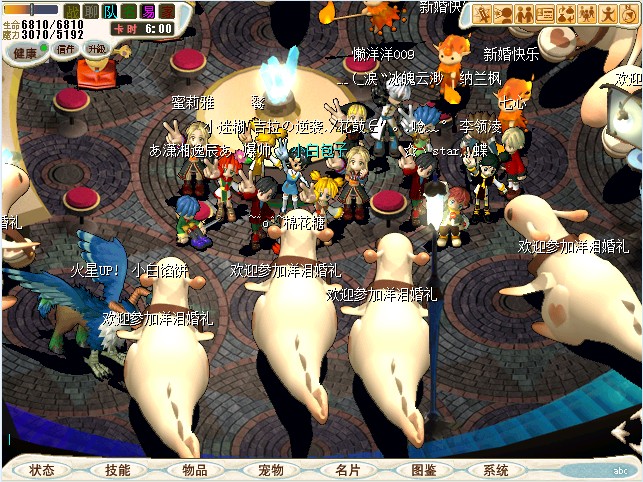Toggle the 聊 chat mode switch
The width and height of the screenshot is (643, 482).
coord(90,11)
